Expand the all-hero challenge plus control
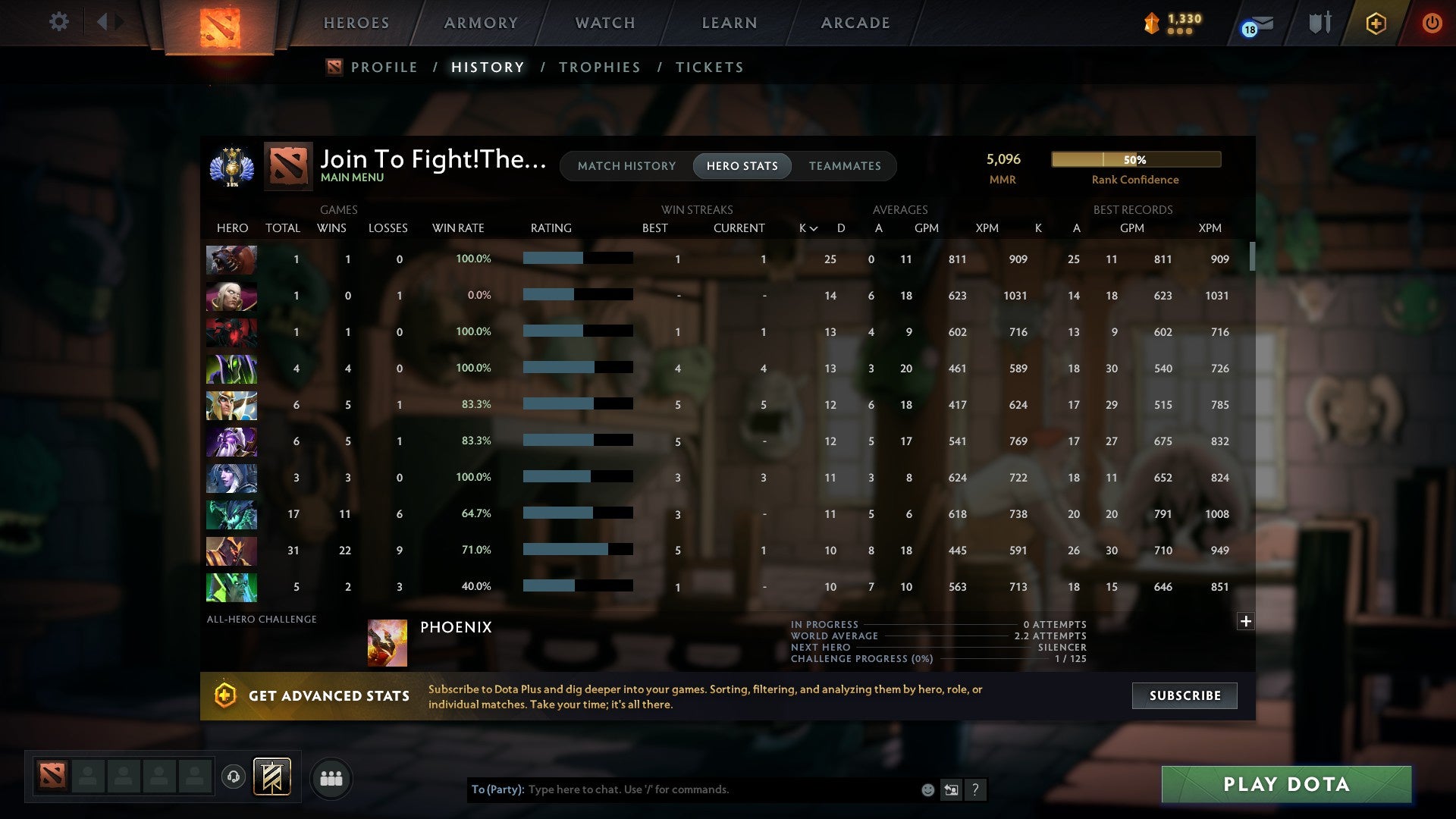Screen dimensions: 1456x819 tap(1244, 622)
